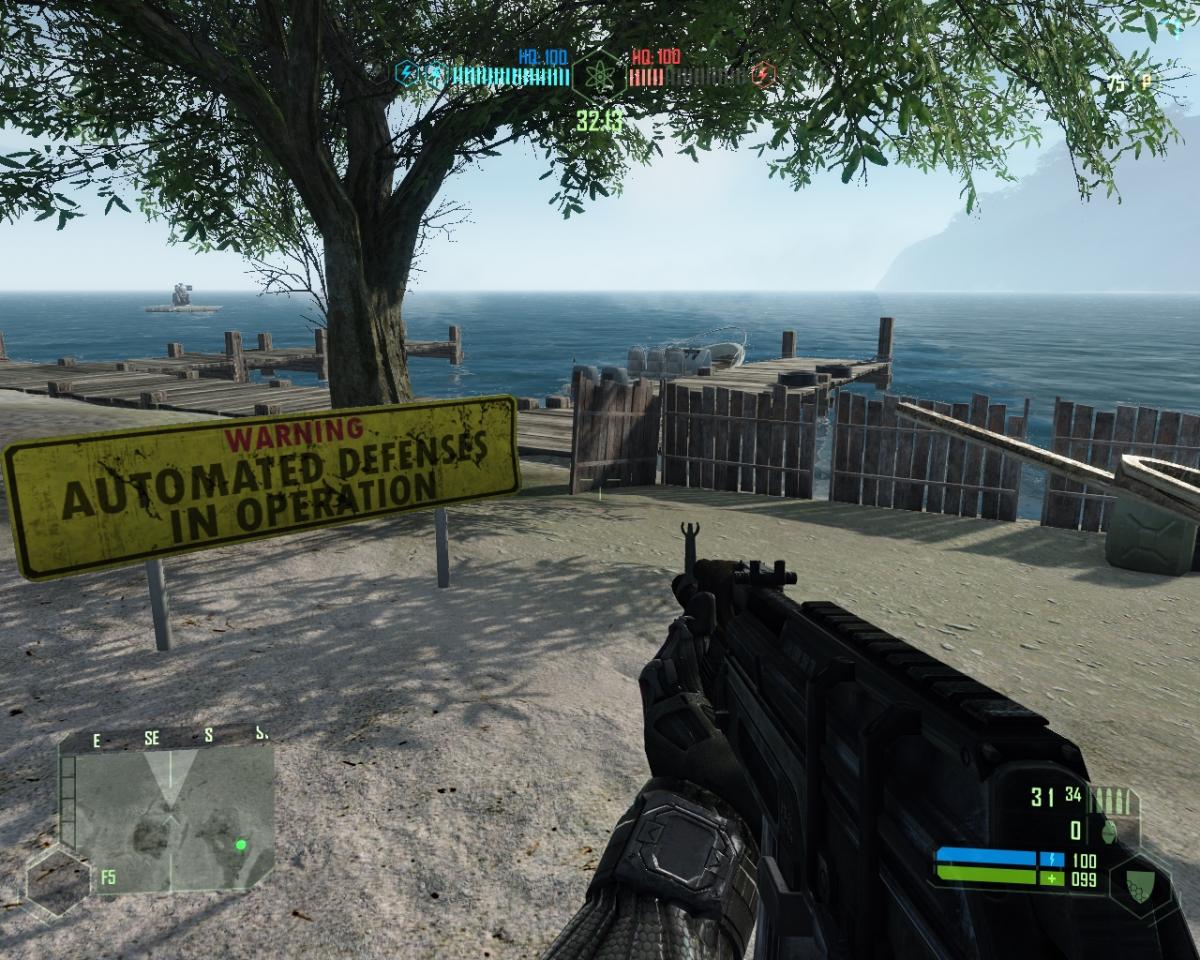The height and width of the screenshot is (960, 1200).
Task: Select the red team energy hexagon icon
Action: pos(763,74)
